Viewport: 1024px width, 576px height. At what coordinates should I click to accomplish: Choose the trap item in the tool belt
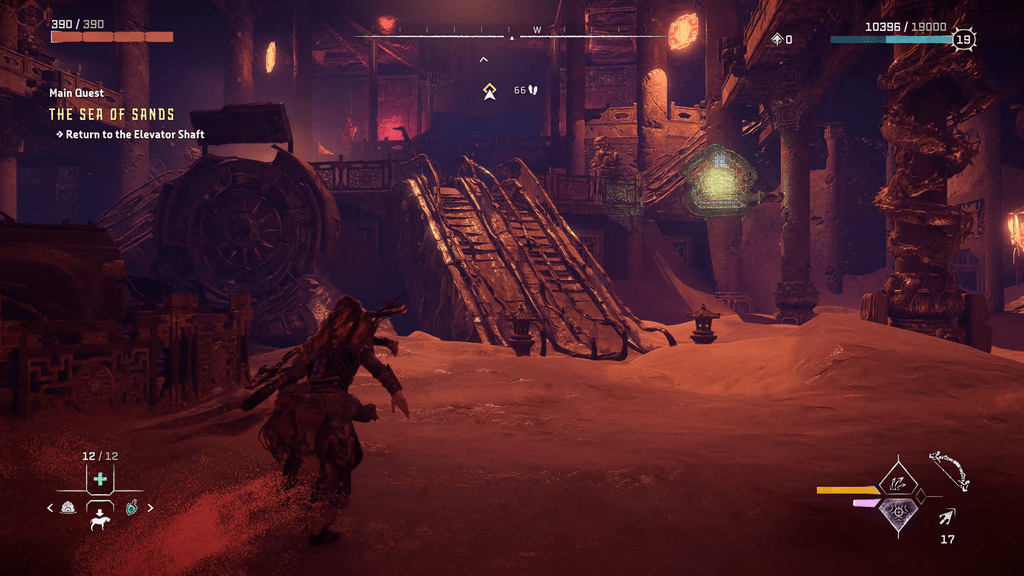(68, 508)
